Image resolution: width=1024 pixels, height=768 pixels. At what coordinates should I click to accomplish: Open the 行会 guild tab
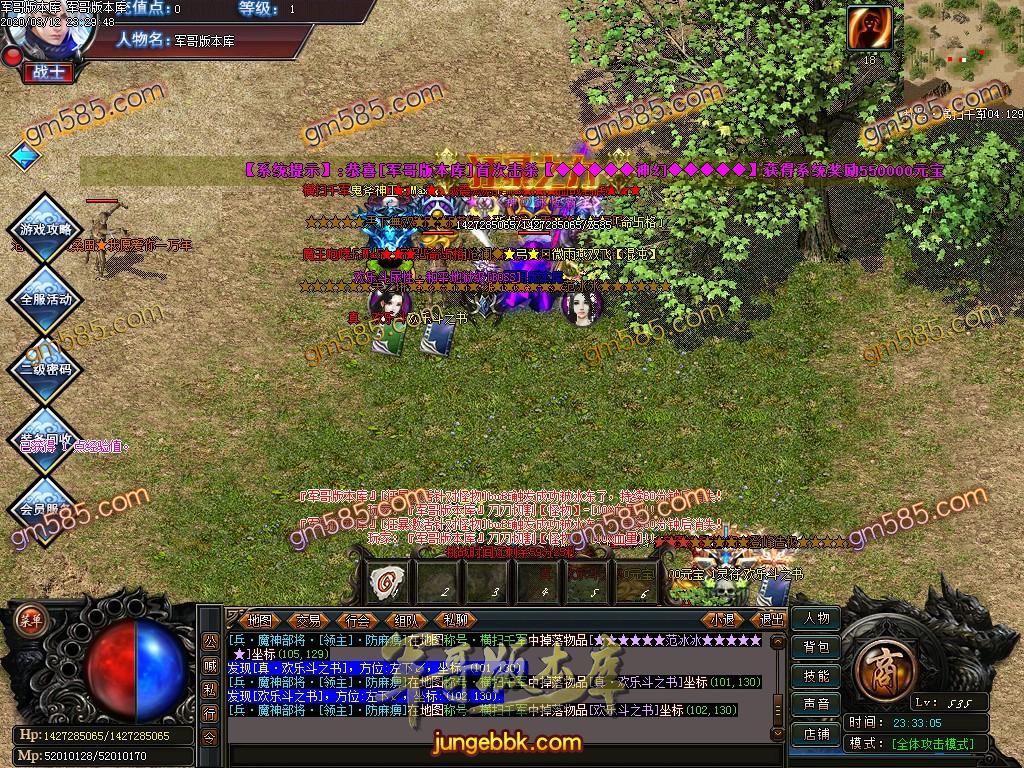(358, 620)
